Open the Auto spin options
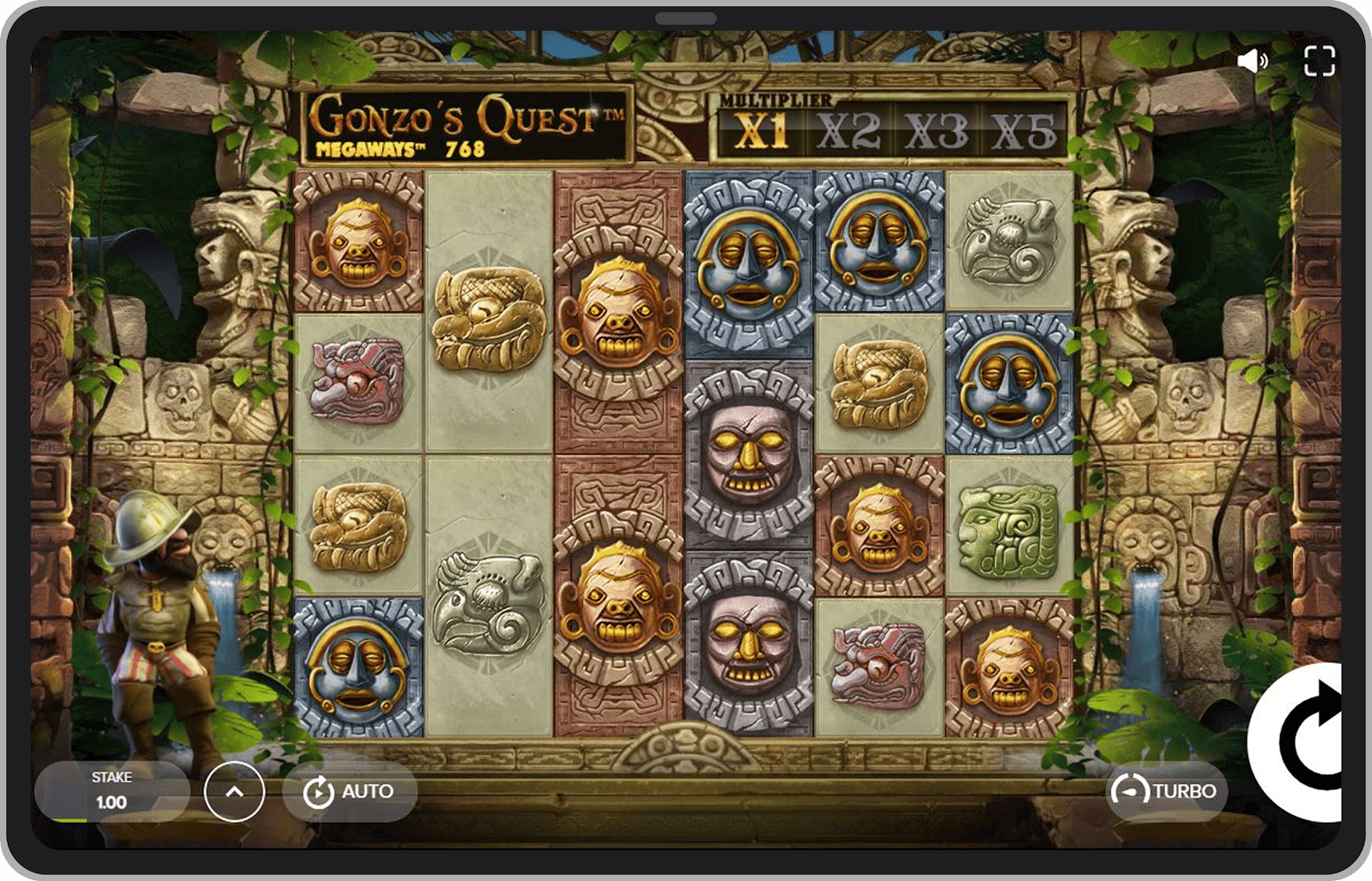The width and height of the screenshot is (1372, 881). pyautogui.click(x=350, y=792)
